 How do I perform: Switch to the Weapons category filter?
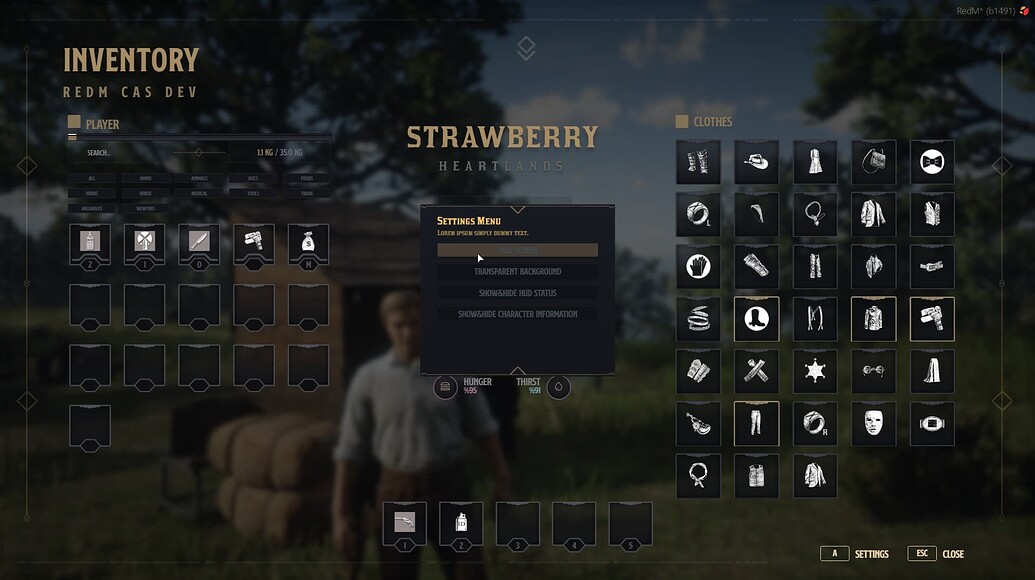tap(147, 208)
